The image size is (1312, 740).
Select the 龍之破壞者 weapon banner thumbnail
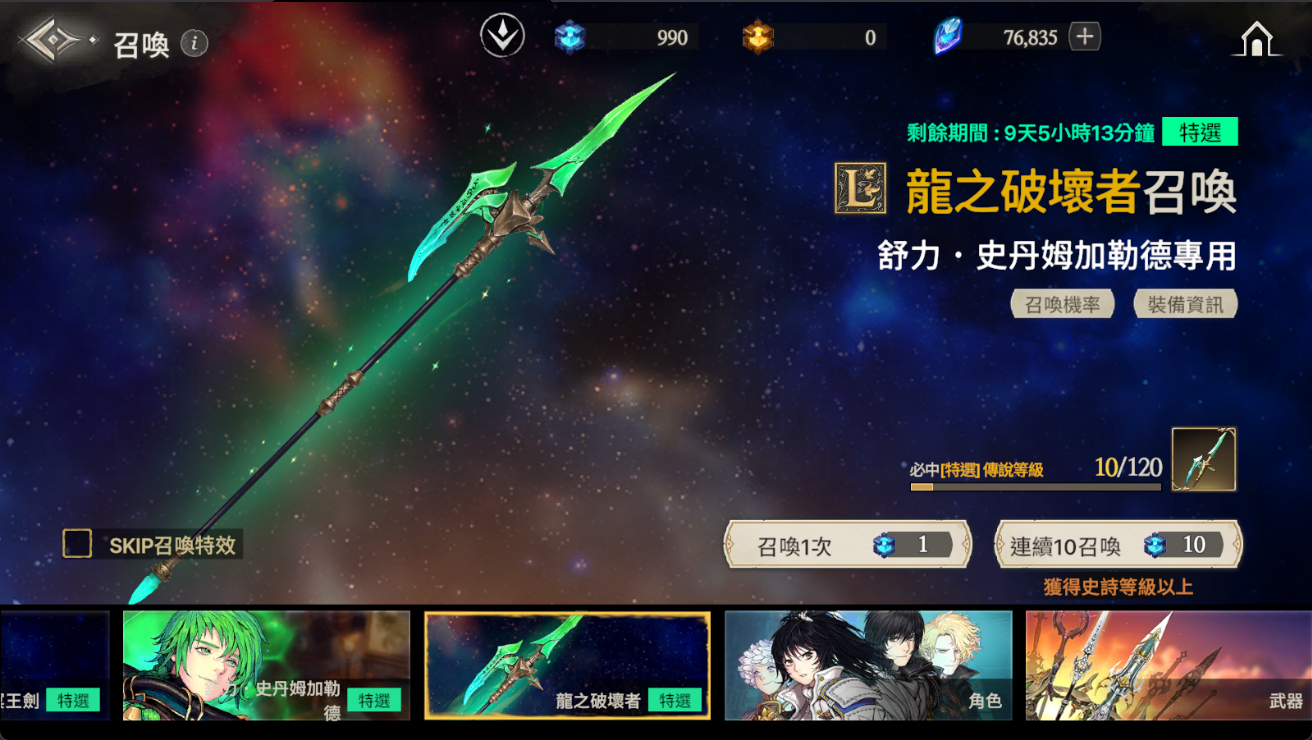point(567,666)
